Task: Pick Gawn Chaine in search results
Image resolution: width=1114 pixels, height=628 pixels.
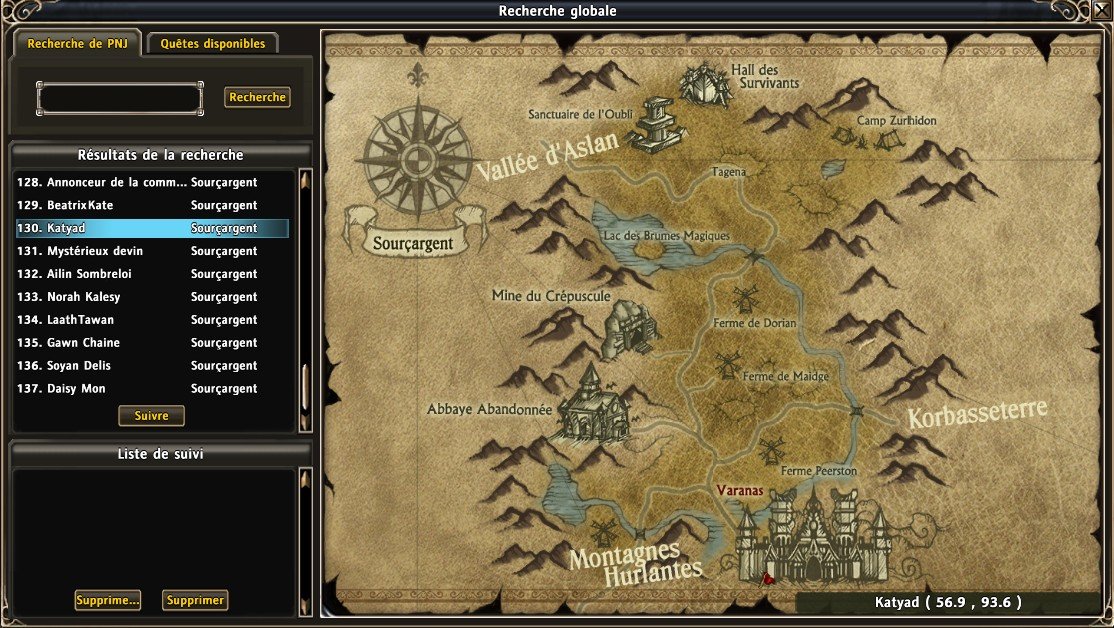Action: point(152,344)
